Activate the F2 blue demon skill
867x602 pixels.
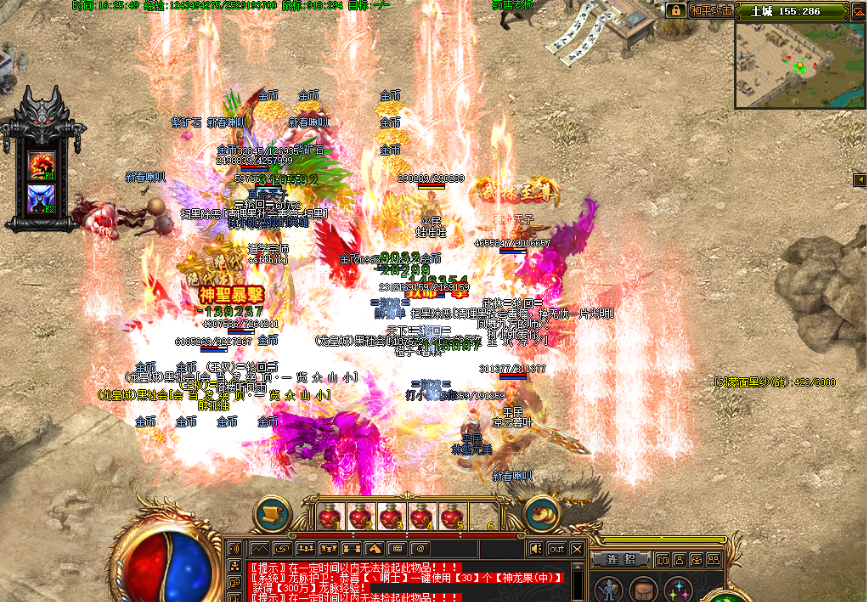[41, 197]
